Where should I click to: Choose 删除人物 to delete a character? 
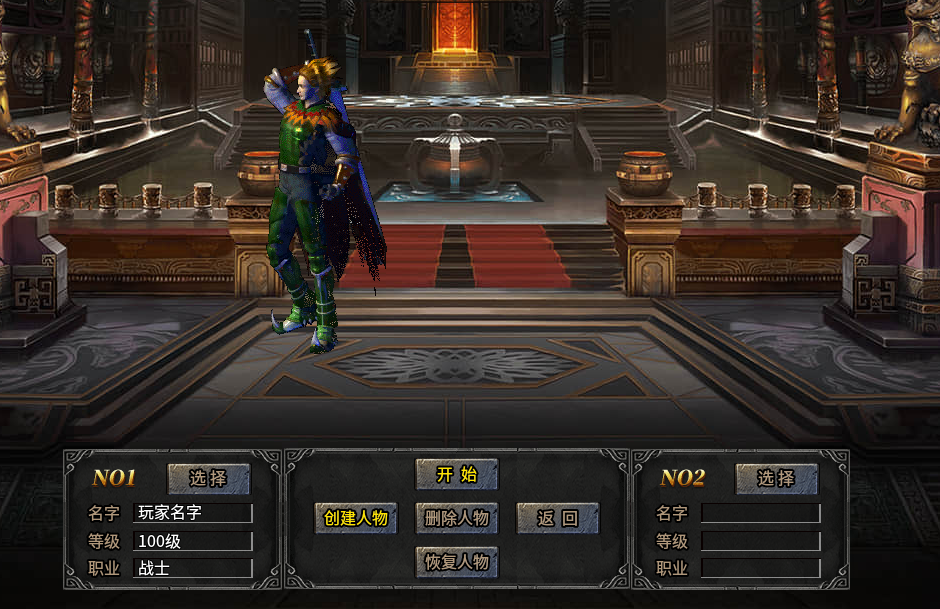tap(456, 518)
